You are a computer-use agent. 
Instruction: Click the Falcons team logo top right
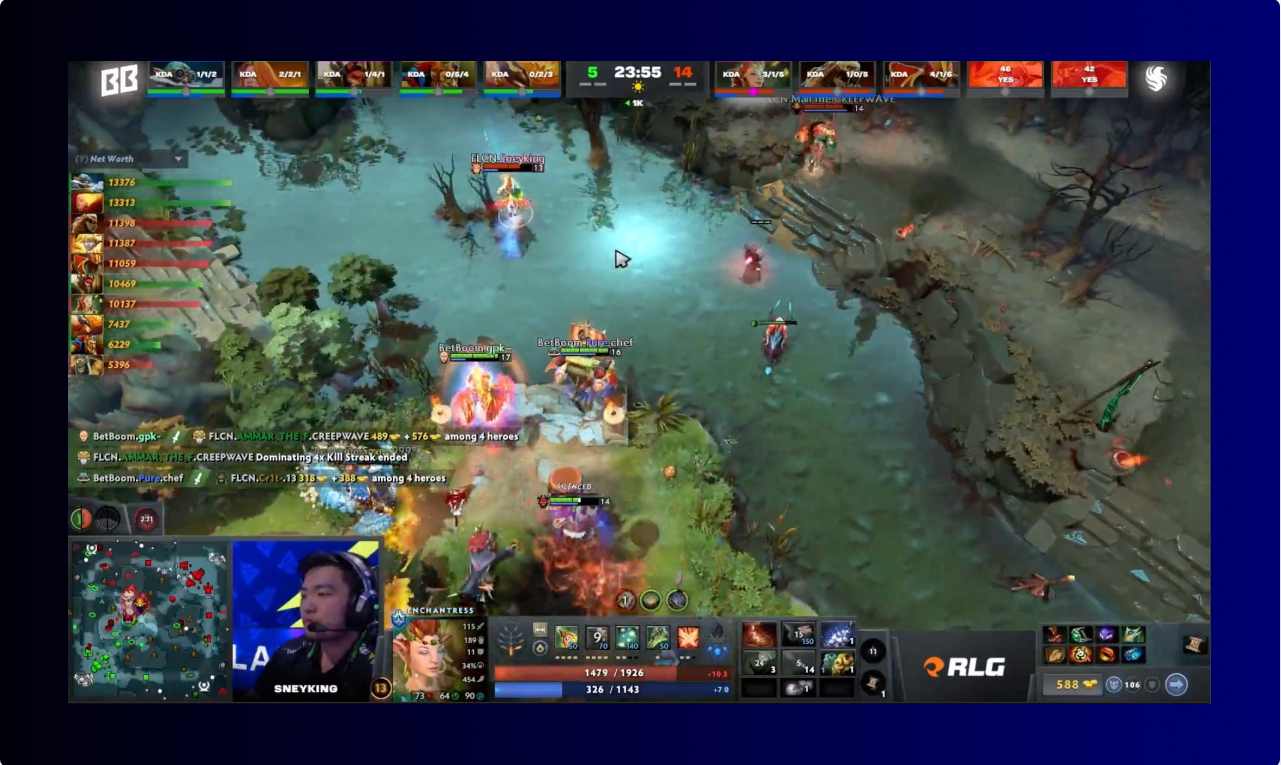click(1158, 78)
